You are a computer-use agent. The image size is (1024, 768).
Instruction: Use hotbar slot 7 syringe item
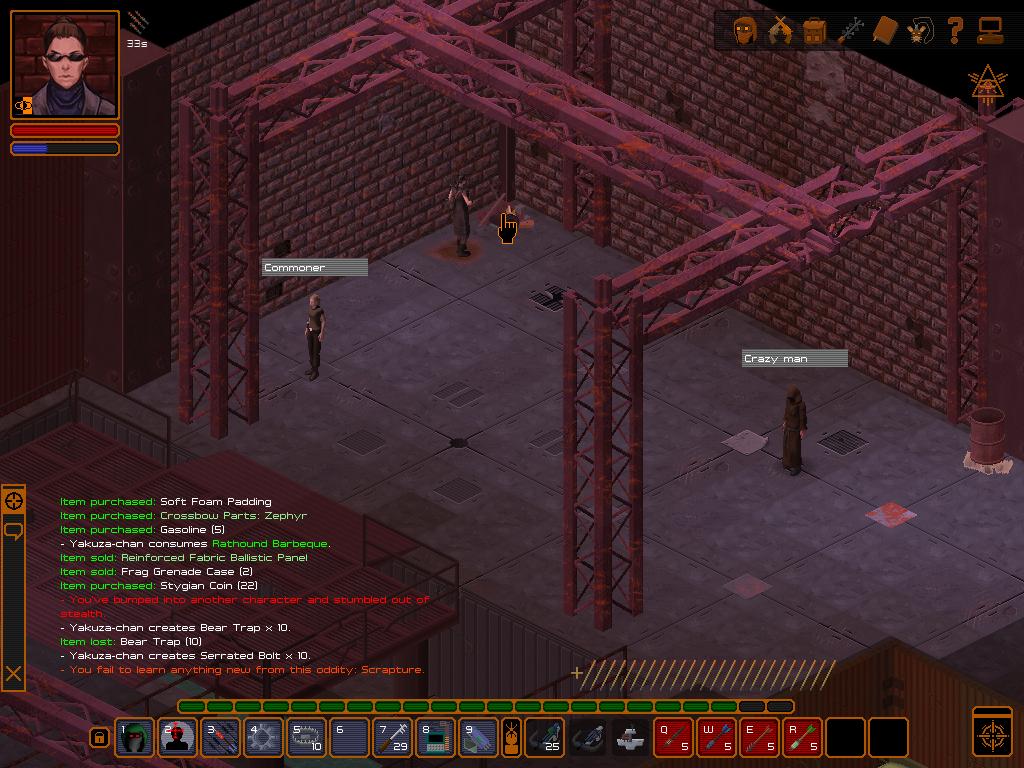point(393,738)
